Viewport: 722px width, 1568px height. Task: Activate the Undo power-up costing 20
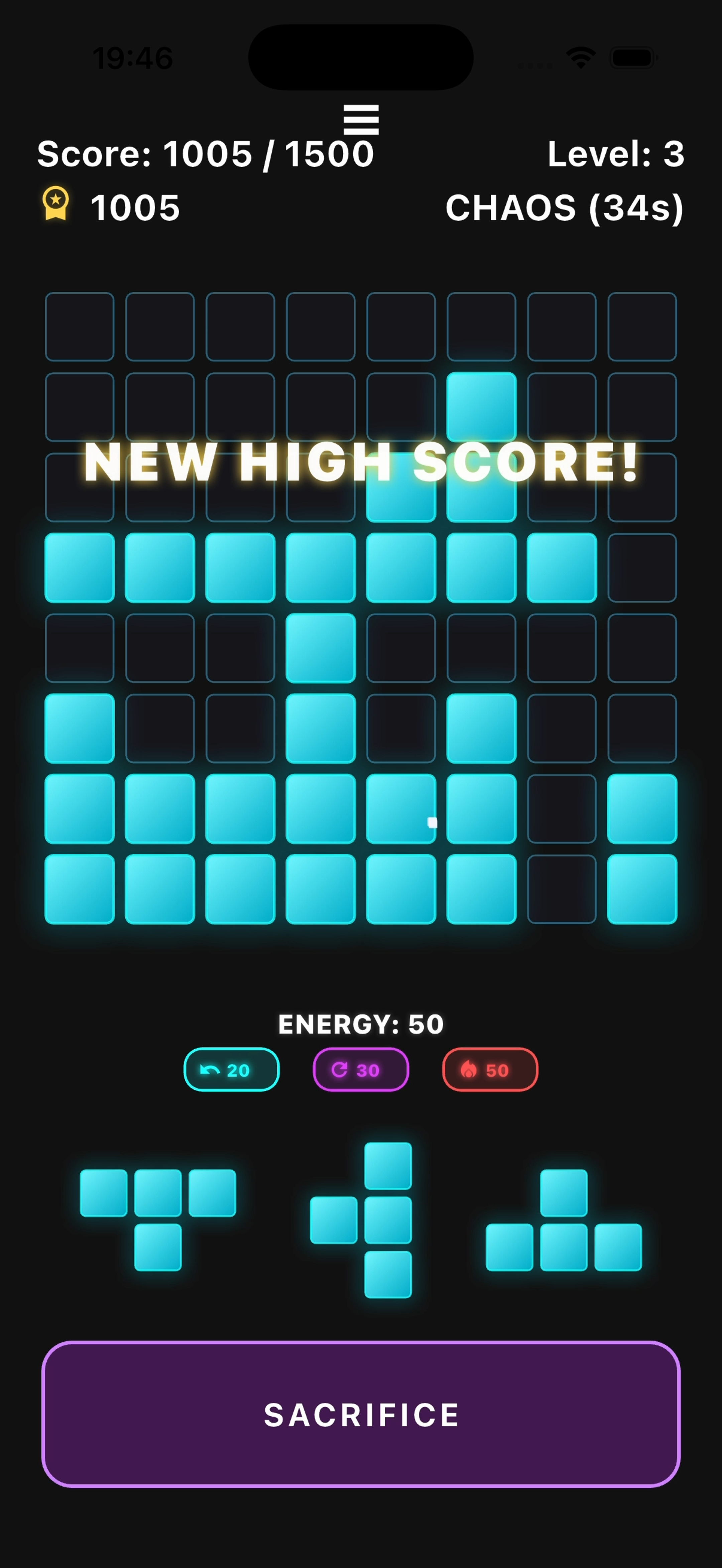pyautogui.click(x=231, y=1069)
